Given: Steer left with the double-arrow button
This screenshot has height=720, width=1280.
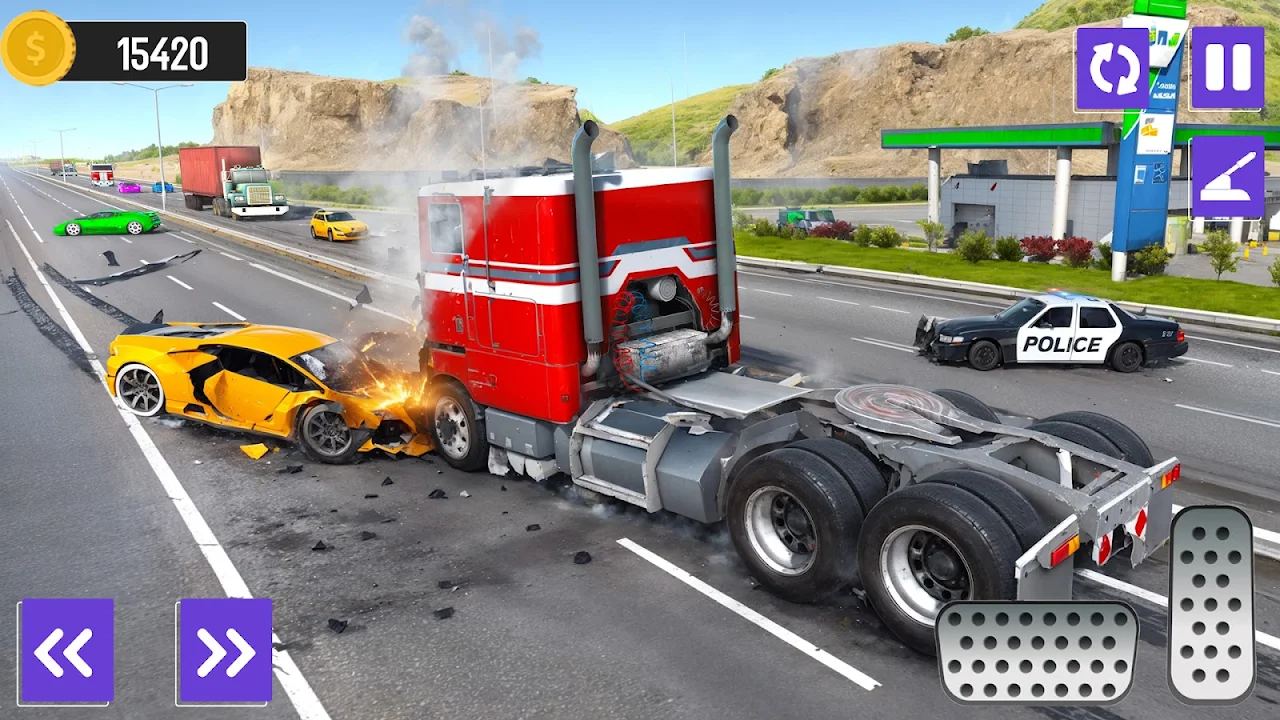Looking at the screenshot, I should [x=66, y=651].
